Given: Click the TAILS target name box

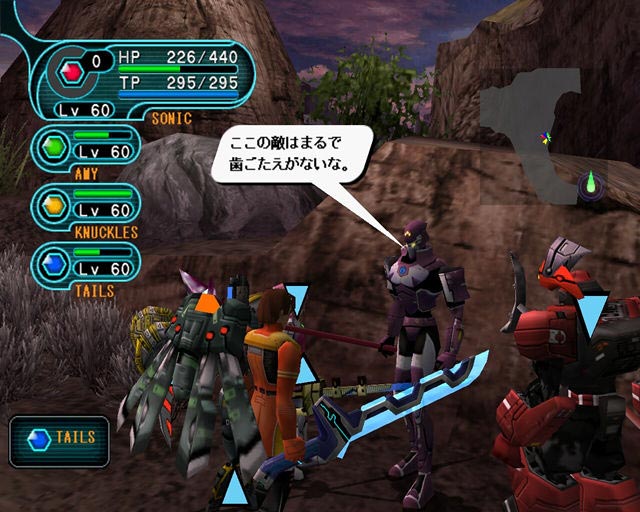Looking at the screenshot, I should 59,440.
